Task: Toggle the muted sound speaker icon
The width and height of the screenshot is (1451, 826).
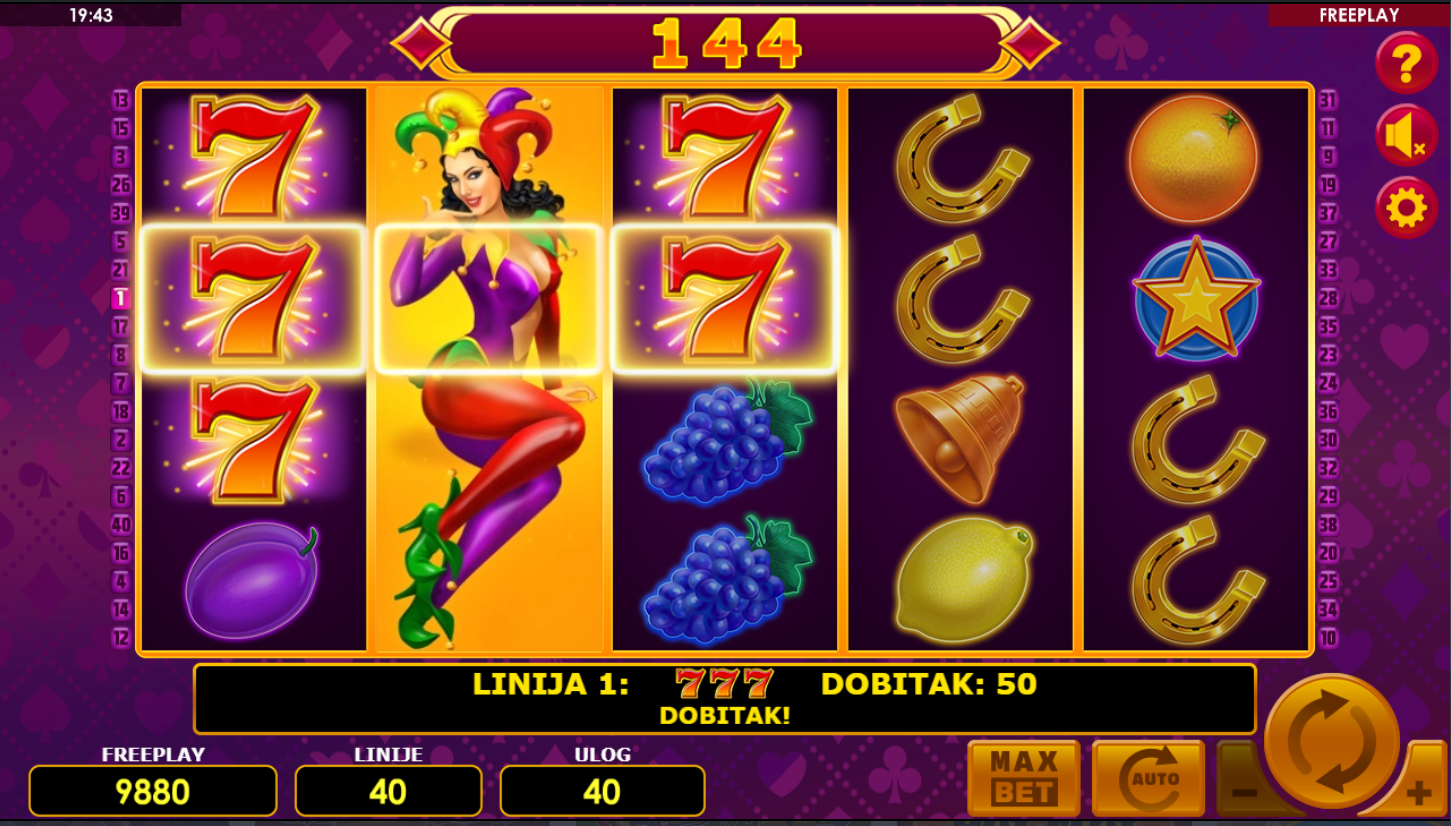Action: [1406, 136]
